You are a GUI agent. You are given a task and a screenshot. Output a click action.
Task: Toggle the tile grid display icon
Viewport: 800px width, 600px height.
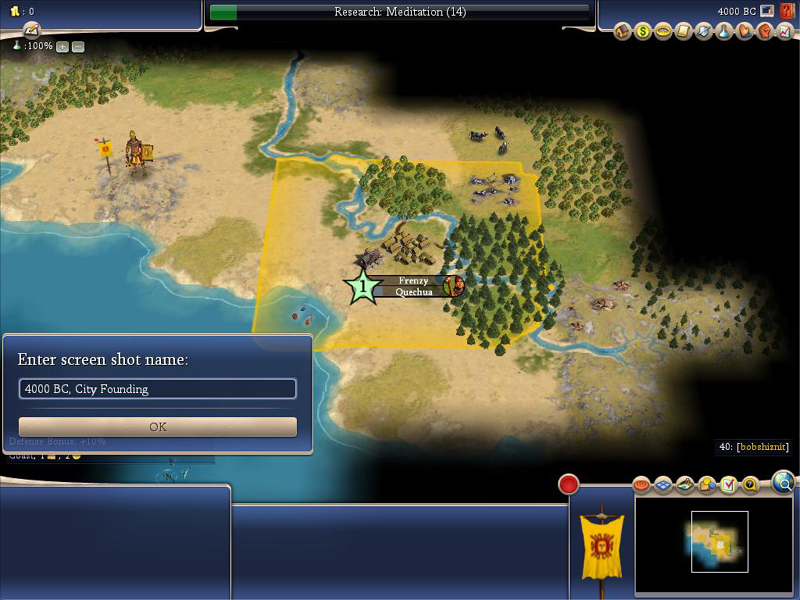[x=665, y=485]
